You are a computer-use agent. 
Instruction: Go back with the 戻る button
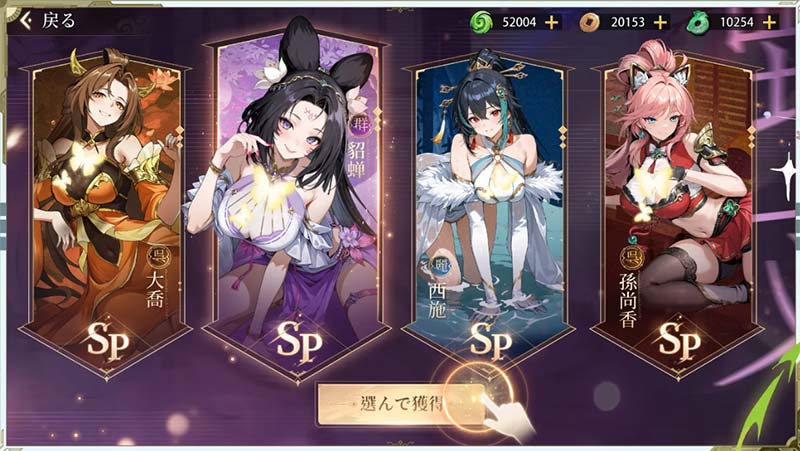[45, 20]
